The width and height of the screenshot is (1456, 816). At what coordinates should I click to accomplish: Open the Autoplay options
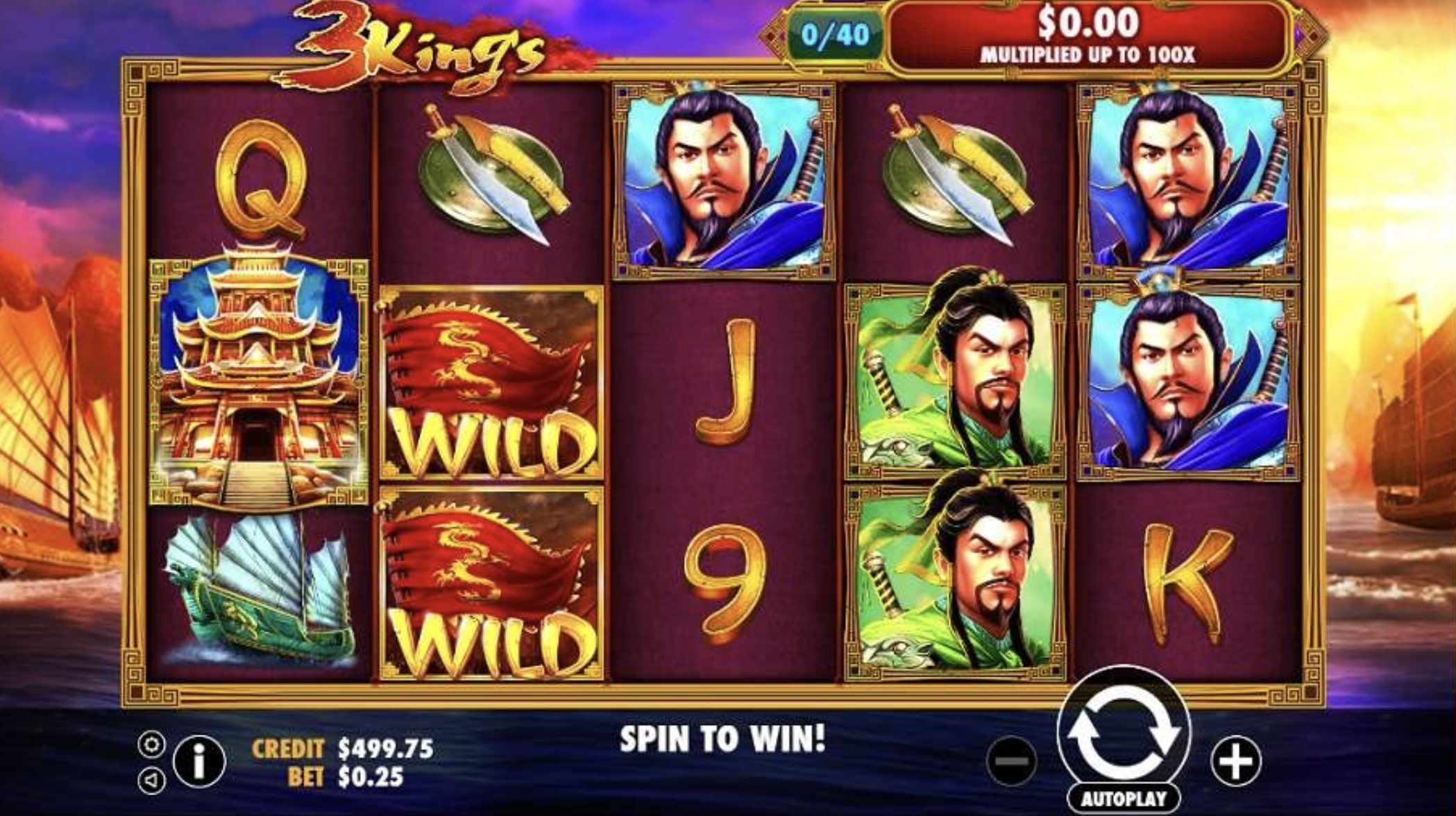pos(1123,798)
